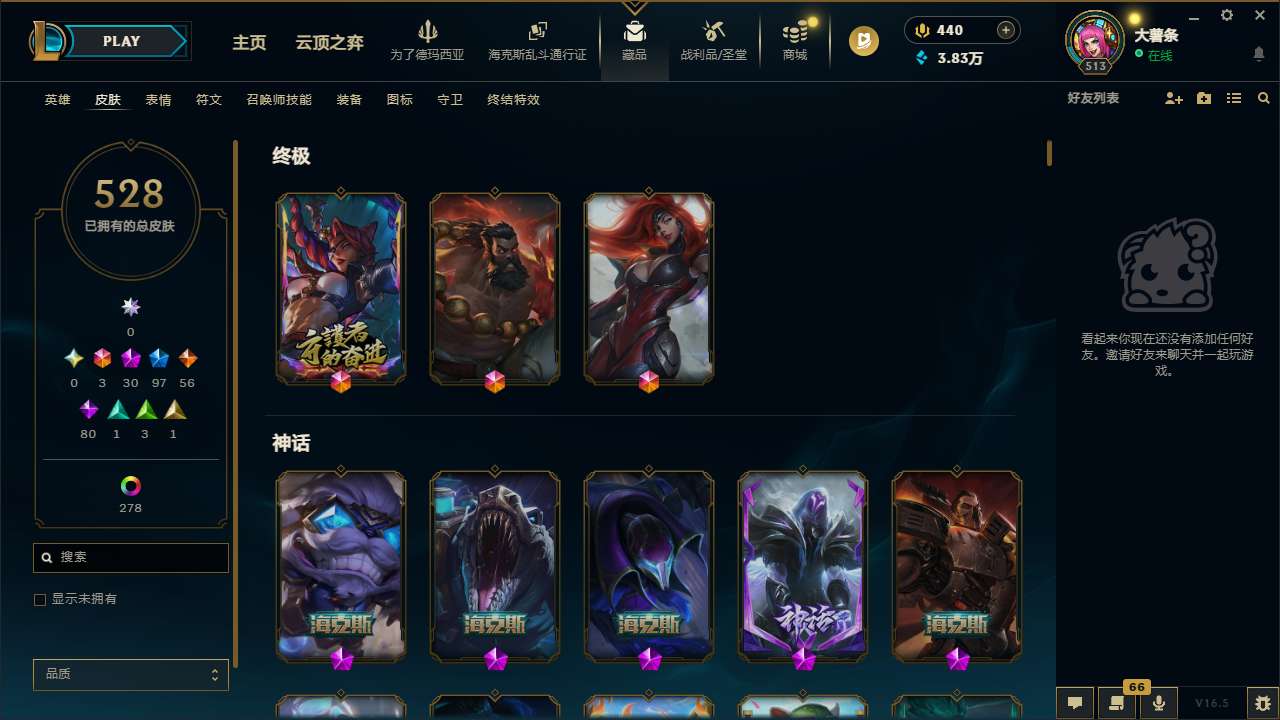Click the rainbow chroma color circle
Image resolution: width=1280 pixels, height=720 pixels.
(x=130, y=487)
